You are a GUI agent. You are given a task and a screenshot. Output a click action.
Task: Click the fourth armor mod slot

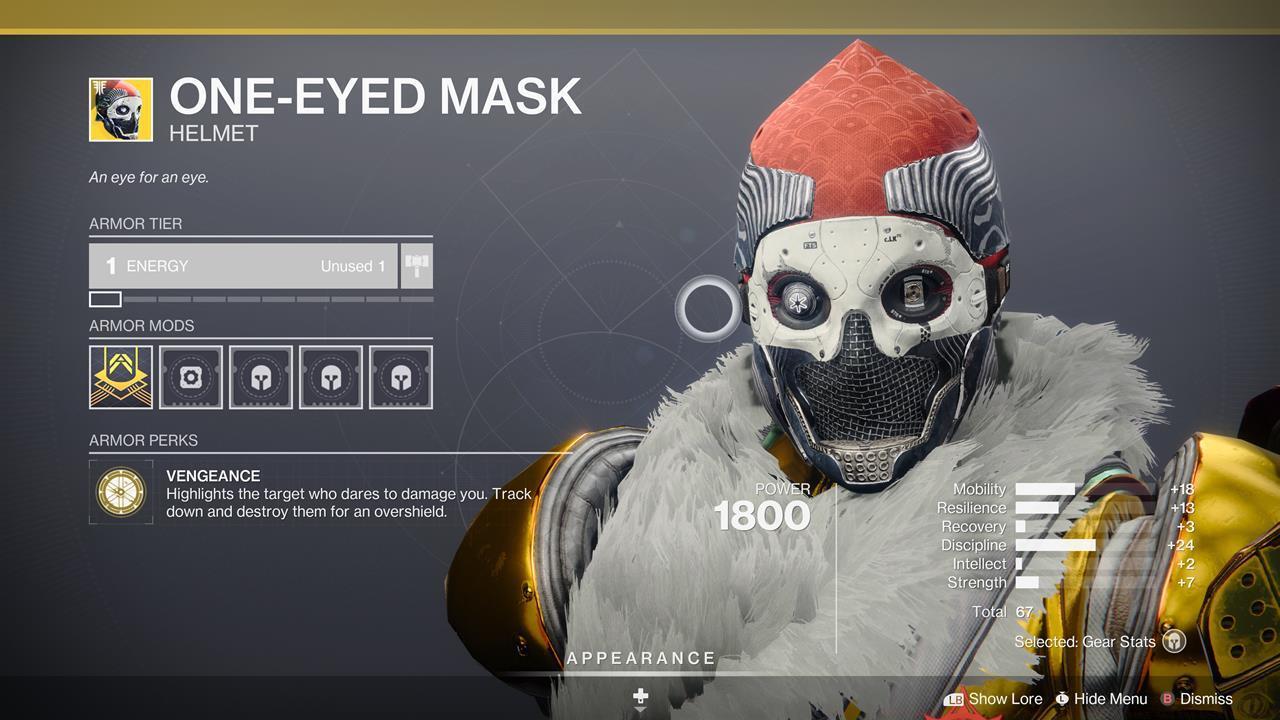330,377
